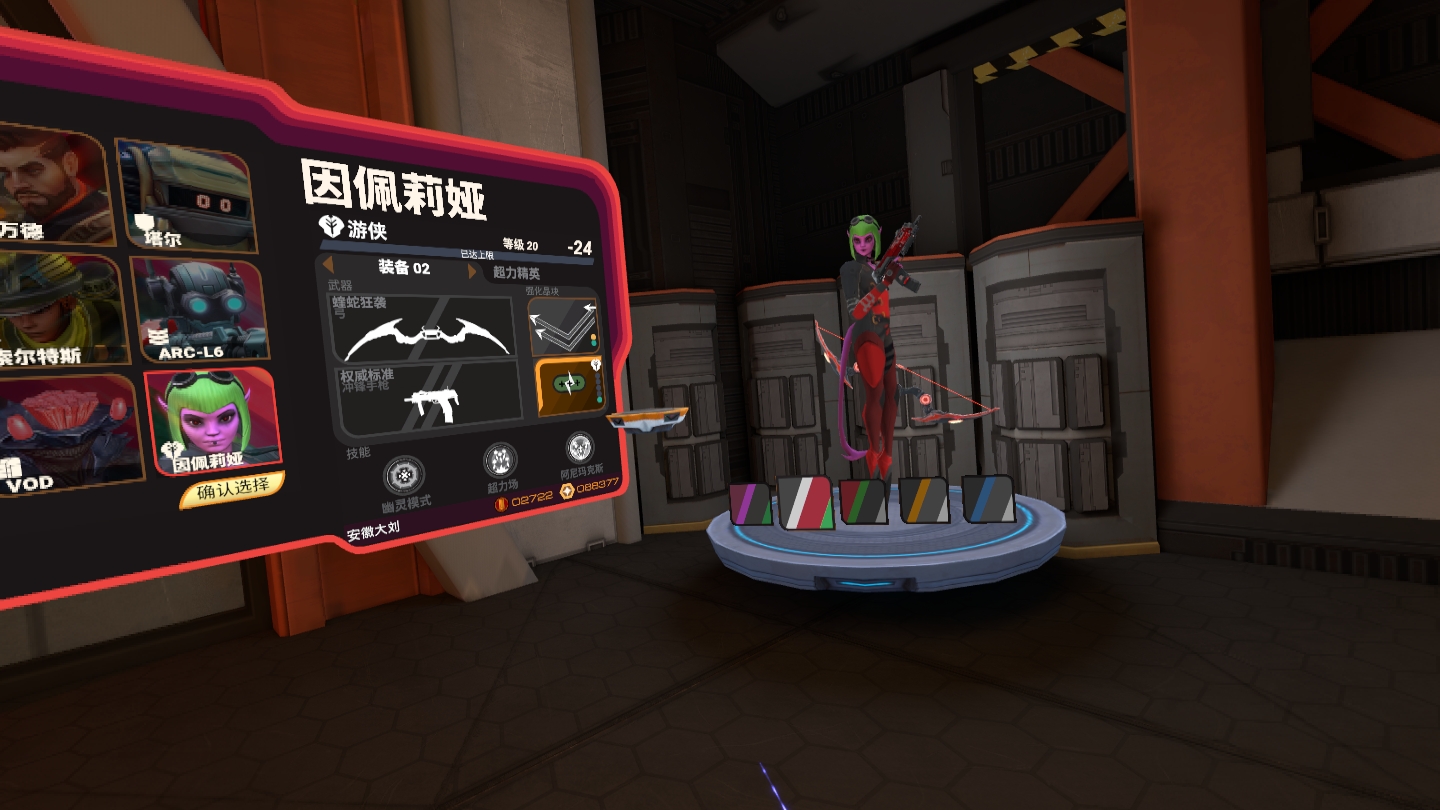Apply the orange stripe skin swatch
Viewport: 1440px width, 810px height.
tap(925, 500)
